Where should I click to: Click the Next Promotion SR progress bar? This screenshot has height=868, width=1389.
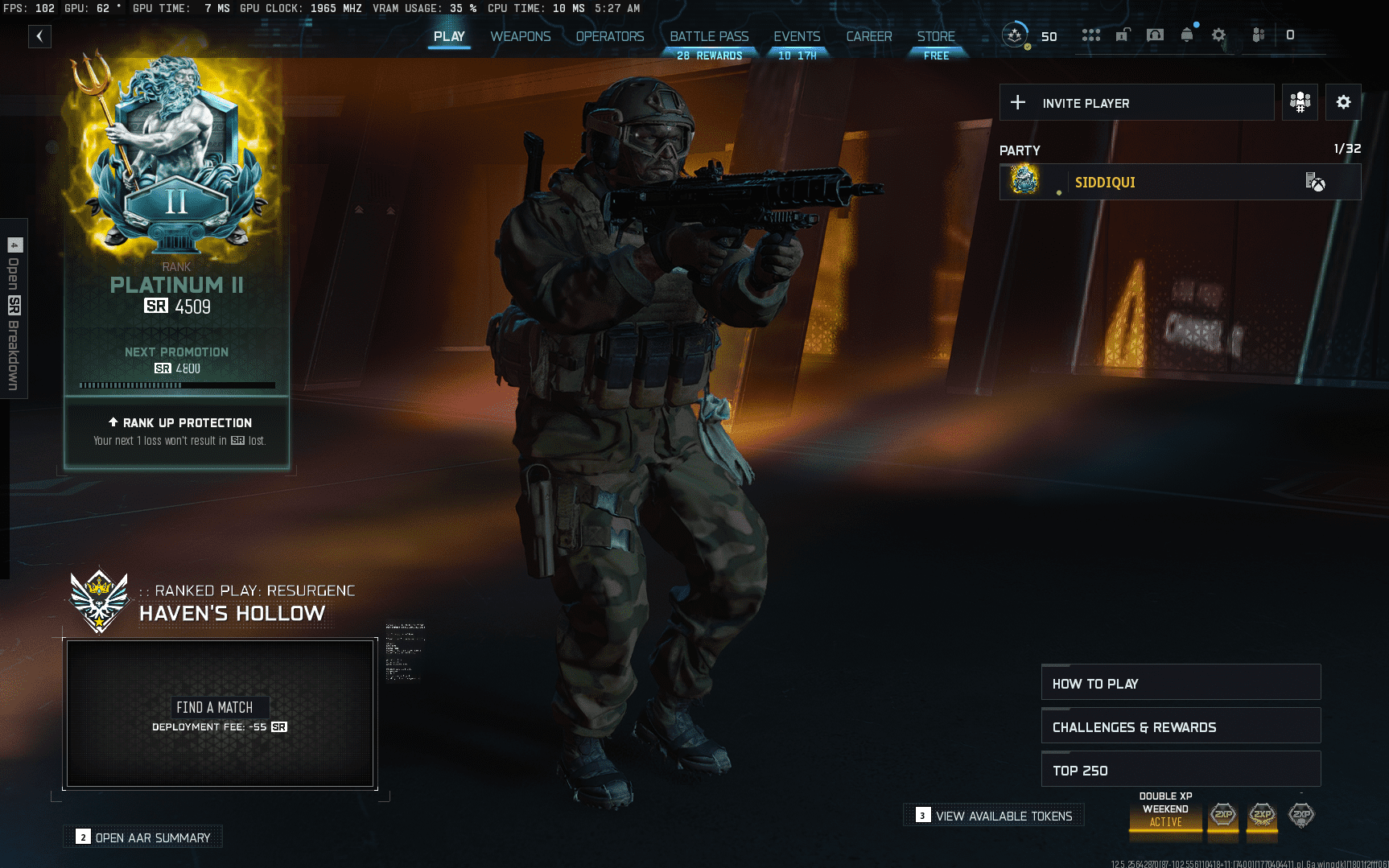(176, 385)
